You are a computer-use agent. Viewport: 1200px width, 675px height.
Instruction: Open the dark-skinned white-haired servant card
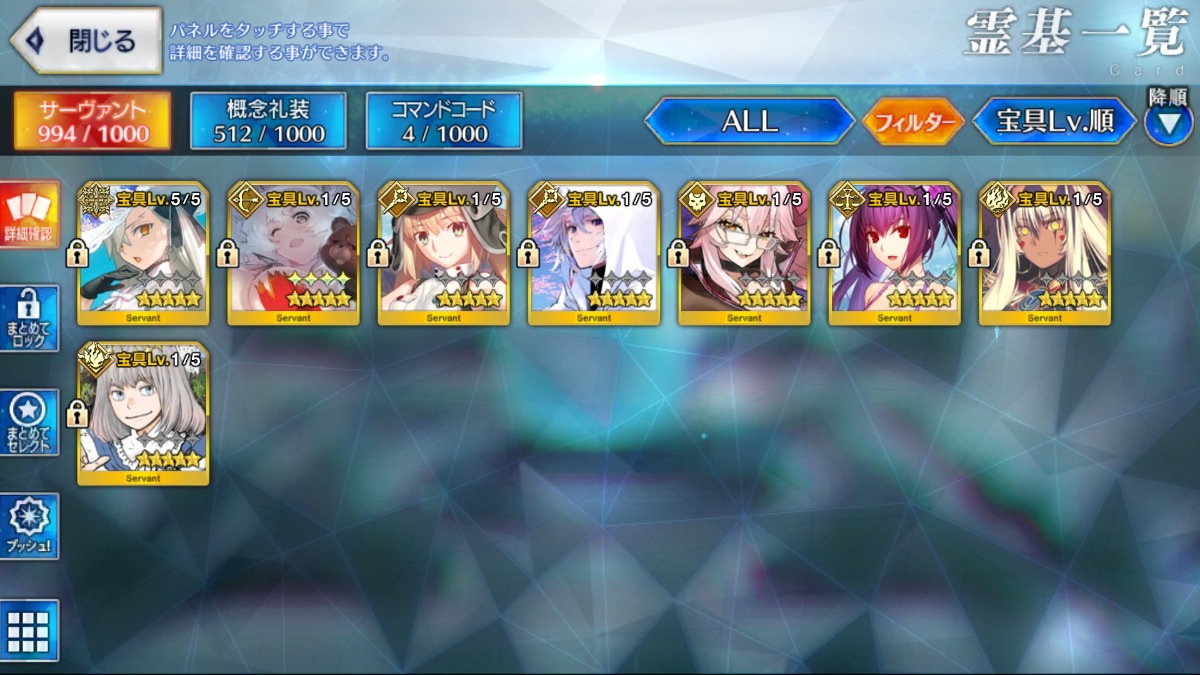click(x=1044, y=254)
